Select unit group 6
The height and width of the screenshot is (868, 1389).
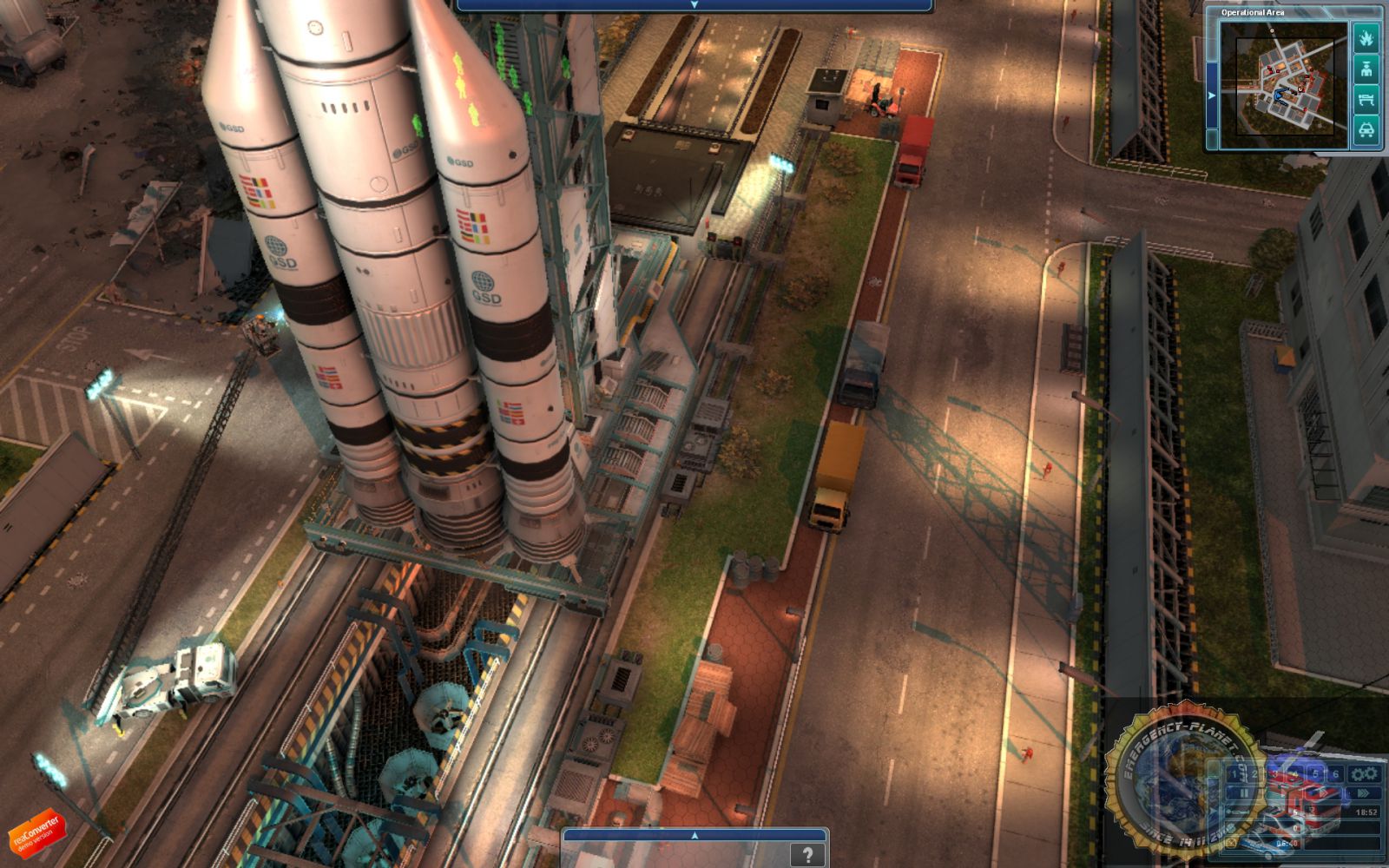pyautogui.click(x=1335, y=774)
